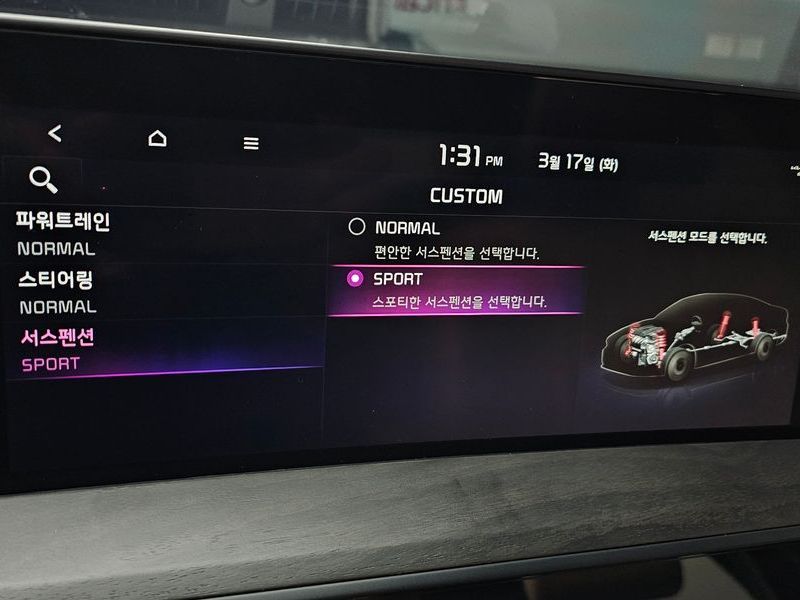Go back with the arrow icon
This screenshot has width=800, height=600.
(55, 133)
